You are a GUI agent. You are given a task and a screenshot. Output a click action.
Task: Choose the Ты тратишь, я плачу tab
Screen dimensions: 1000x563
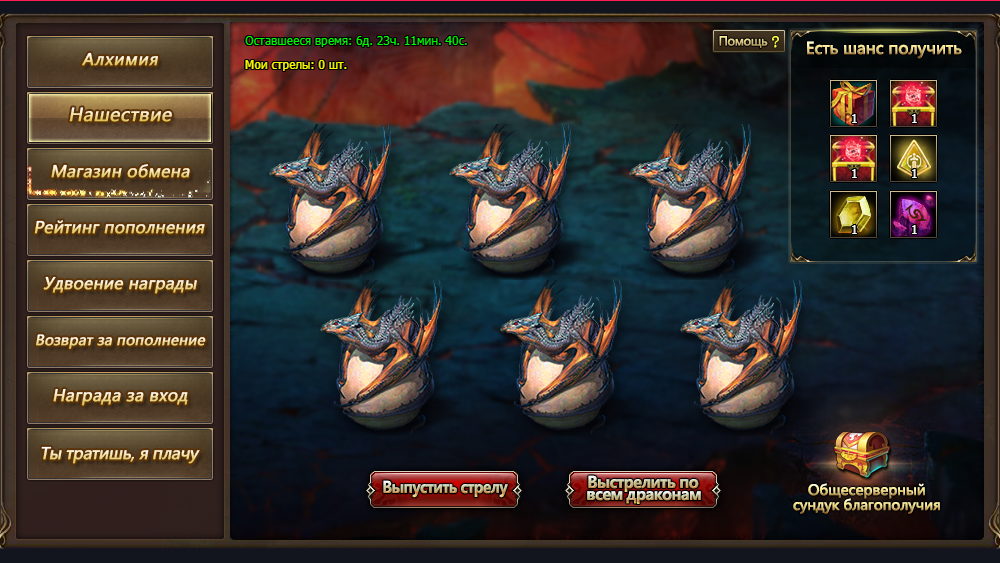pos(120,454)
